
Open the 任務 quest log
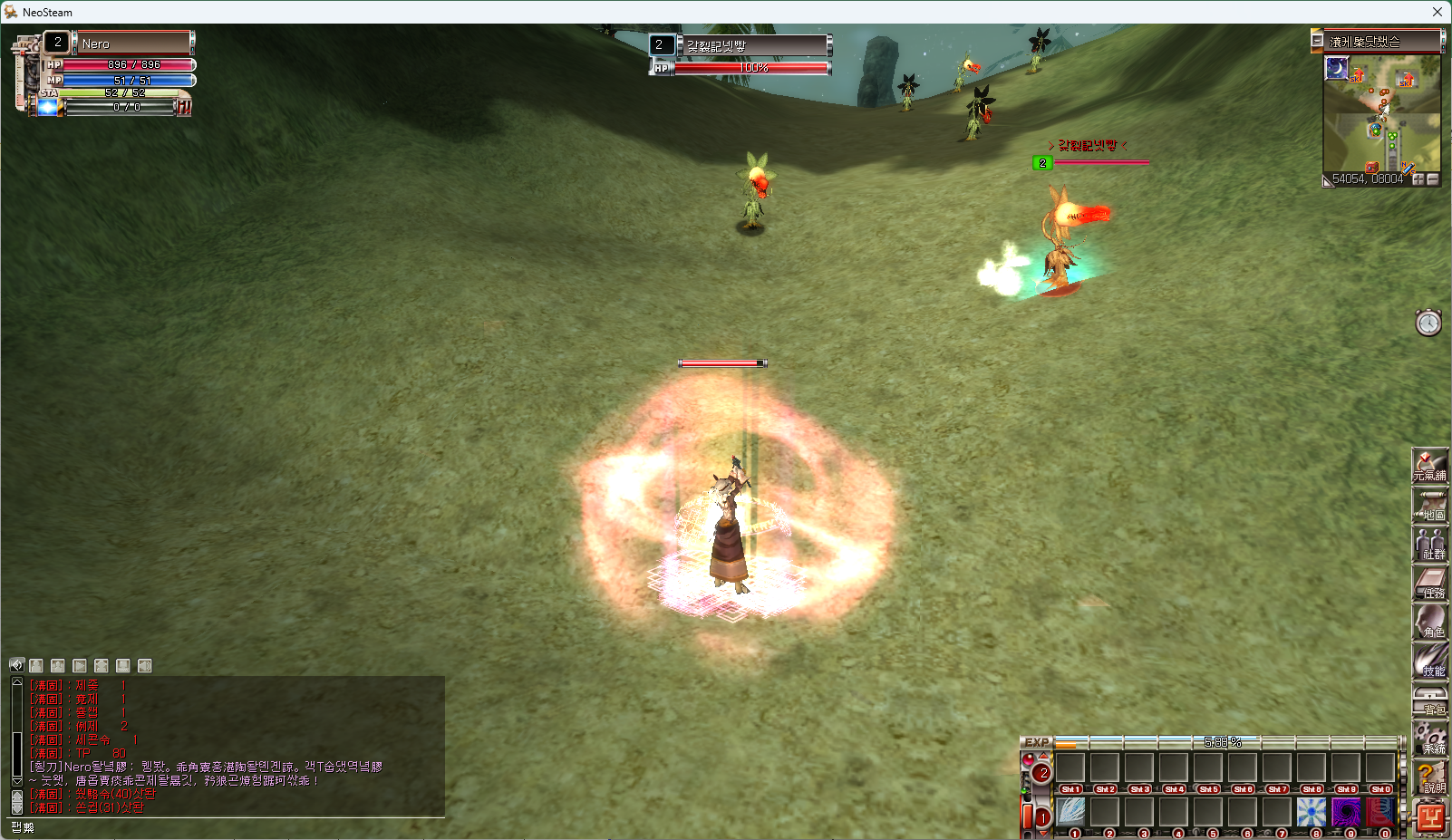pos(1429,584)
